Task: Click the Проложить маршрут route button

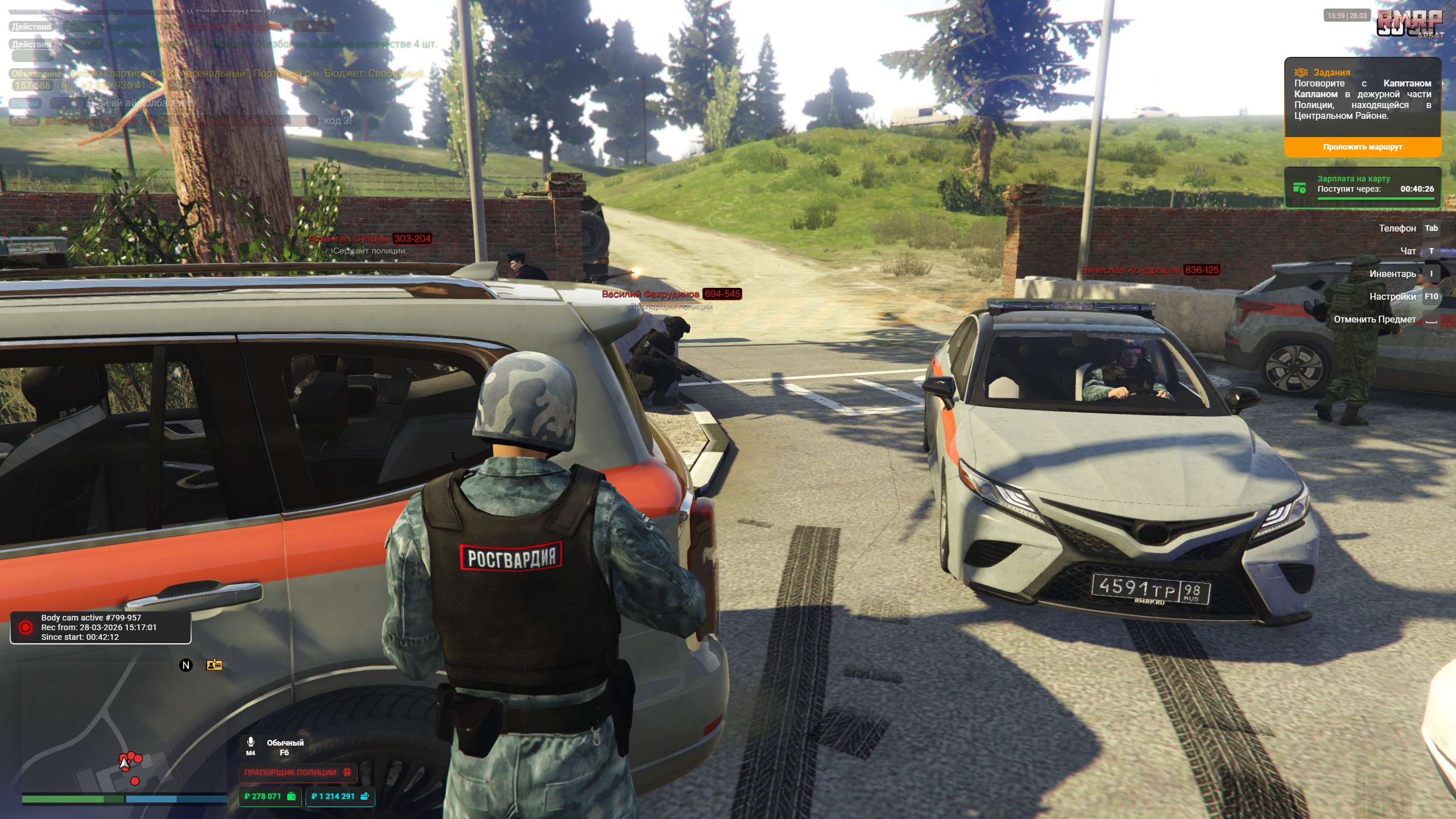Action: [x=1362, y=147]
